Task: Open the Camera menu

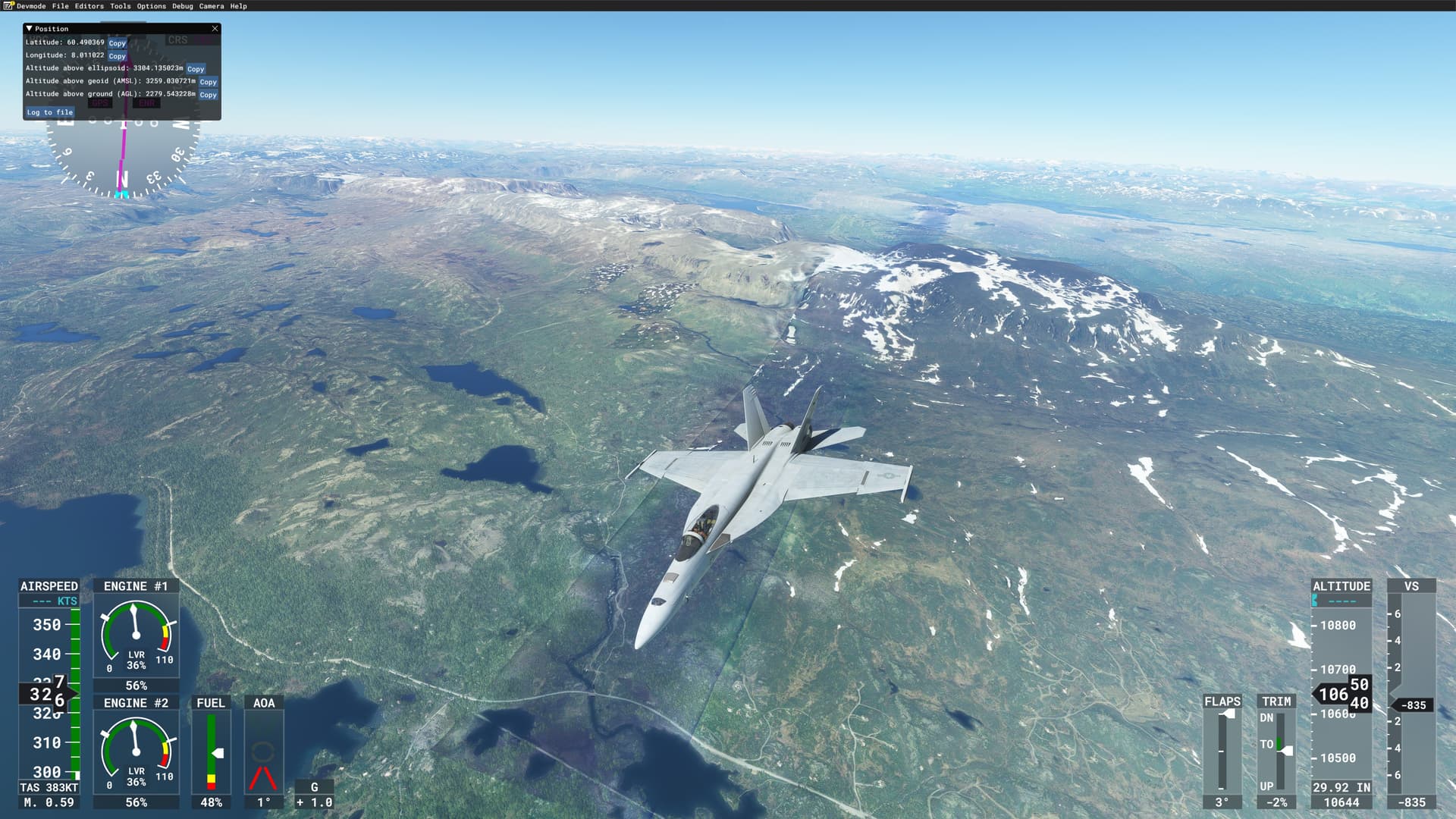Action: [x=211, y=6]
